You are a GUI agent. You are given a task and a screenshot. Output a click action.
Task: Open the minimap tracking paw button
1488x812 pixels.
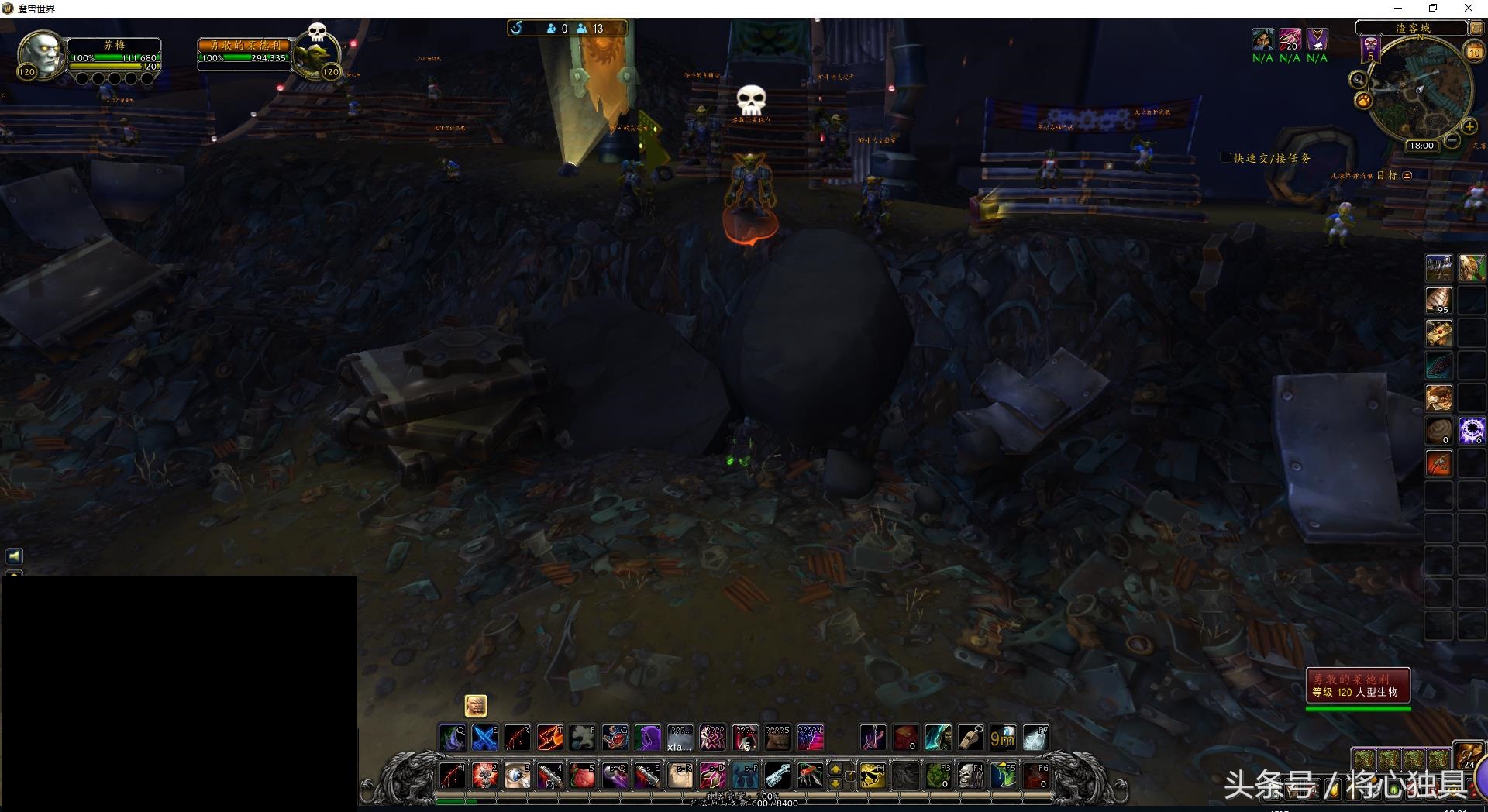click(1362, 101)
